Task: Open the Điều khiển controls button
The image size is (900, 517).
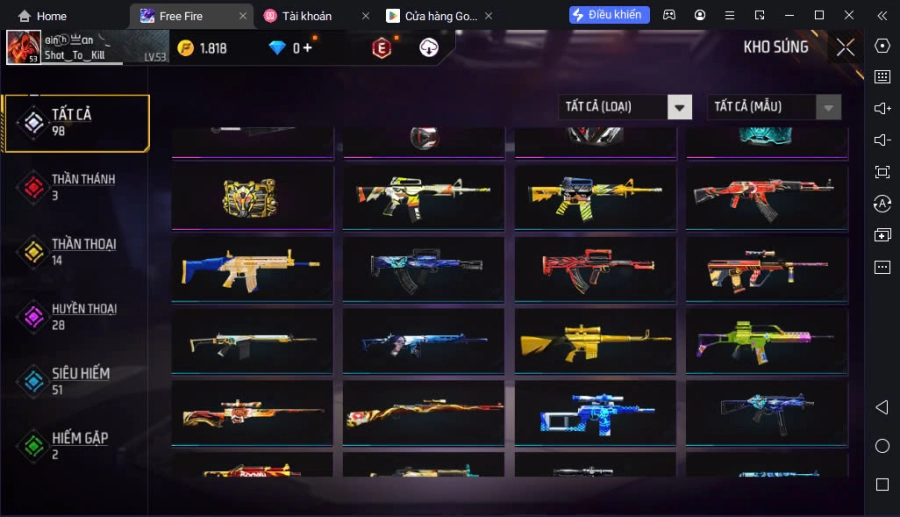Action: coord(609,15)
